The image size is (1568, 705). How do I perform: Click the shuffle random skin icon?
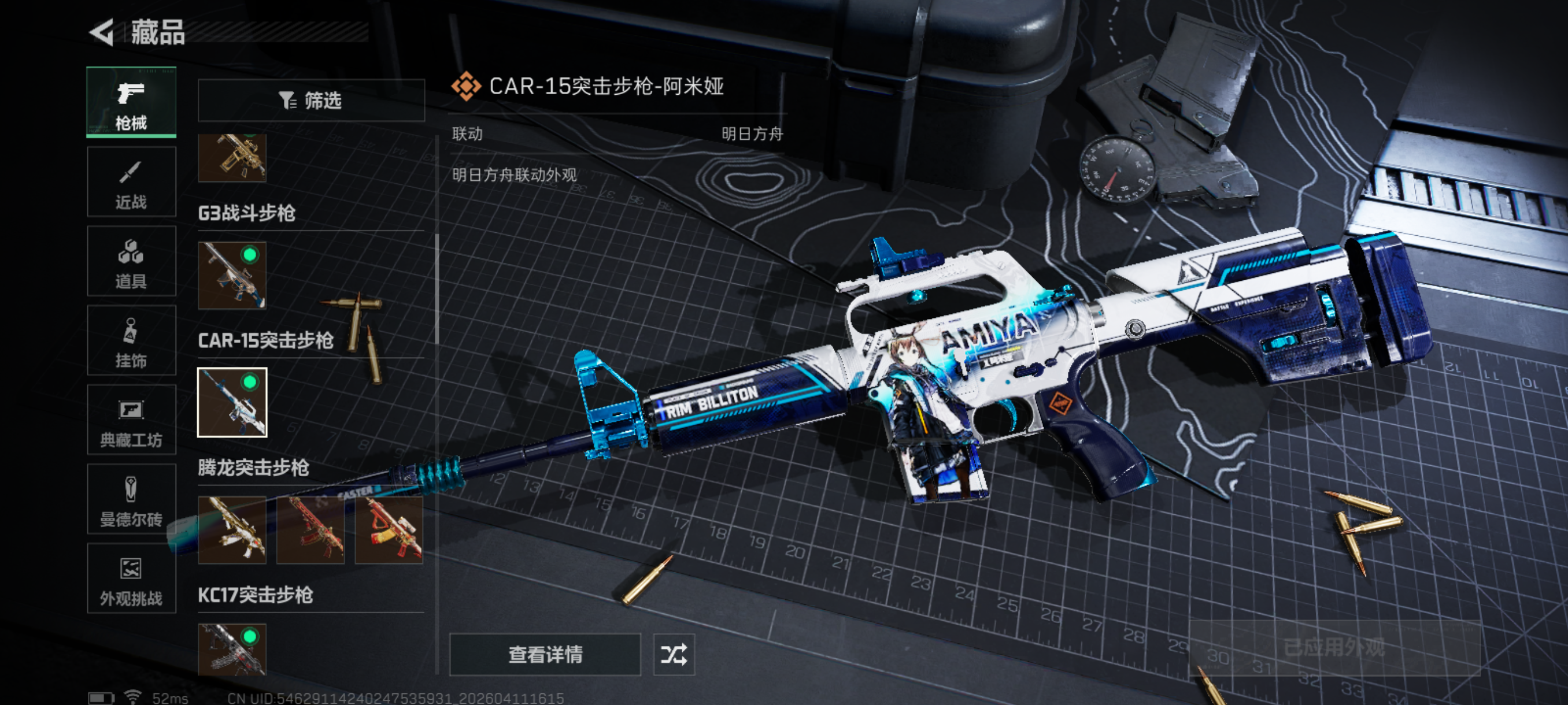click(x=674, y=655)
